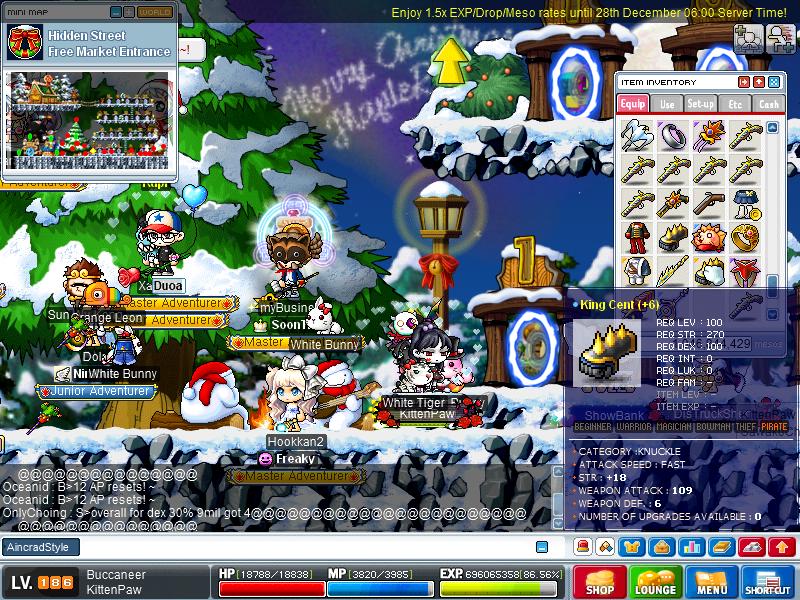The height and width of the screenshot is (600, 800).
Task: Open the Lounge button
Action: point(655,582)
